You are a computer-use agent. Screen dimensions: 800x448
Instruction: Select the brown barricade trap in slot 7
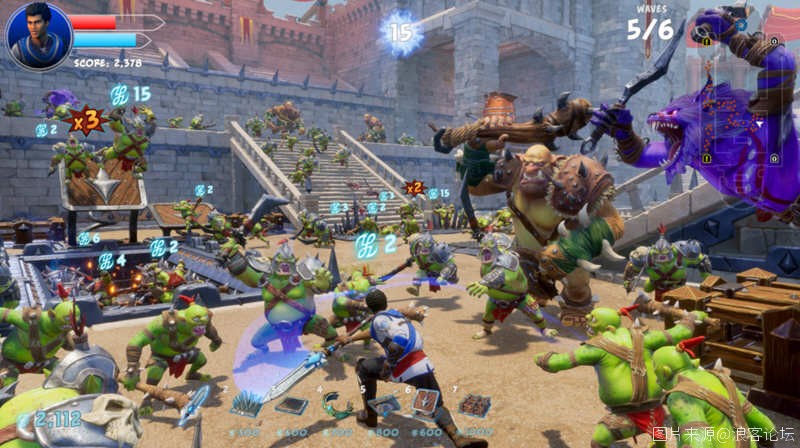click(x=474, y=405)
